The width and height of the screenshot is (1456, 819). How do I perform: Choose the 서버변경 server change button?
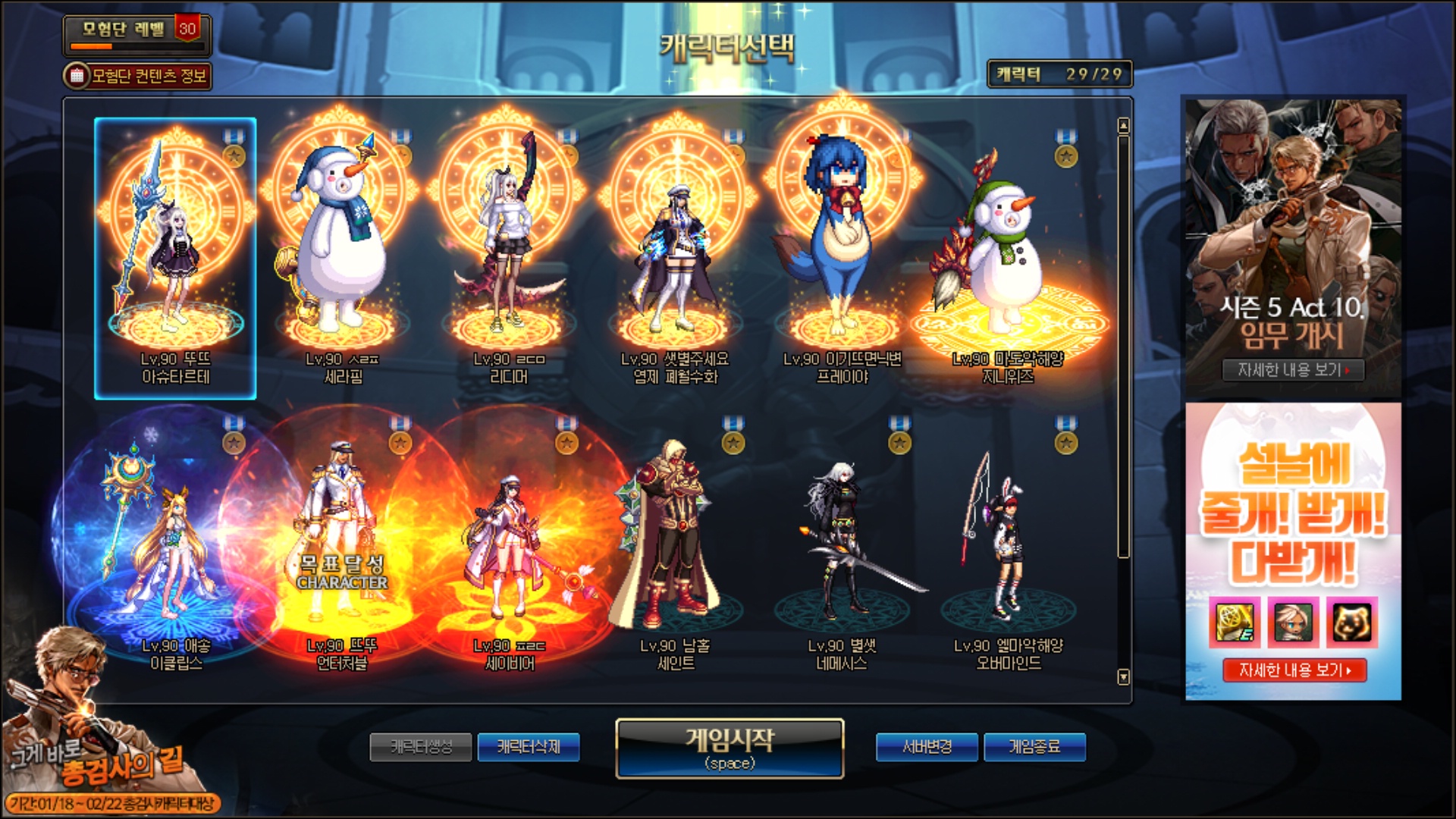point(927,747)
